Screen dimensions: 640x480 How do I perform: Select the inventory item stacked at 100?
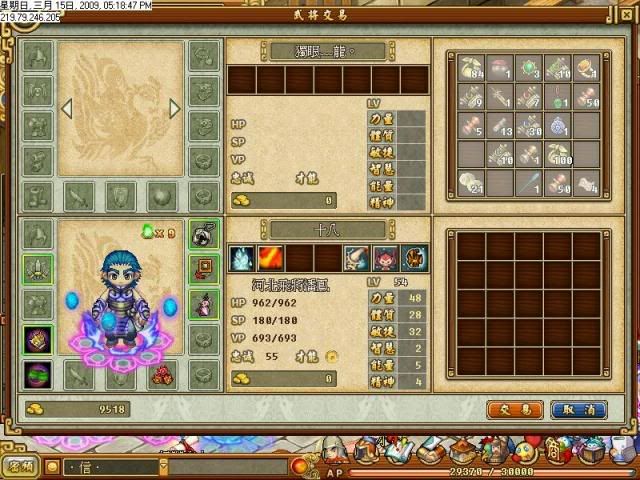559,155
